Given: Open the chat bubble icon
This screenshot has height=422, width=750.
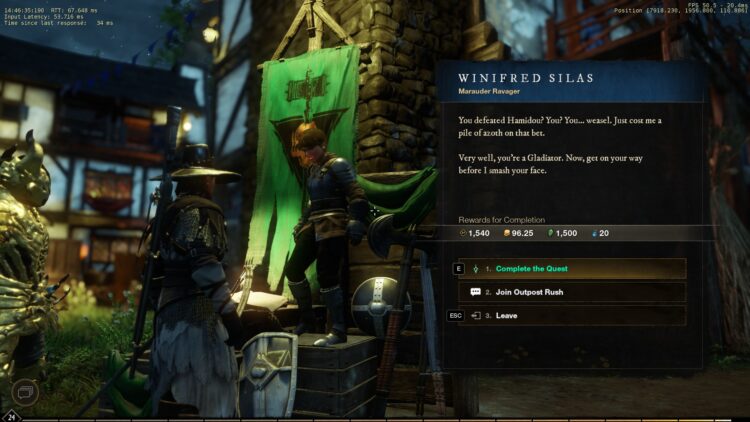Looking at the screenshot, I should tap(26, 391).
